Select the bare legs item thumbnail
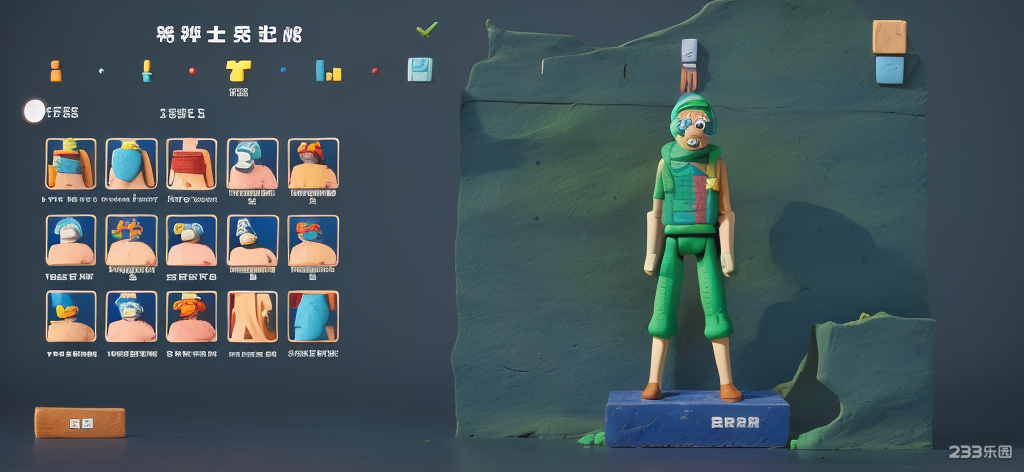Screen dimensions: 1024x472 [x=252, y=316]
